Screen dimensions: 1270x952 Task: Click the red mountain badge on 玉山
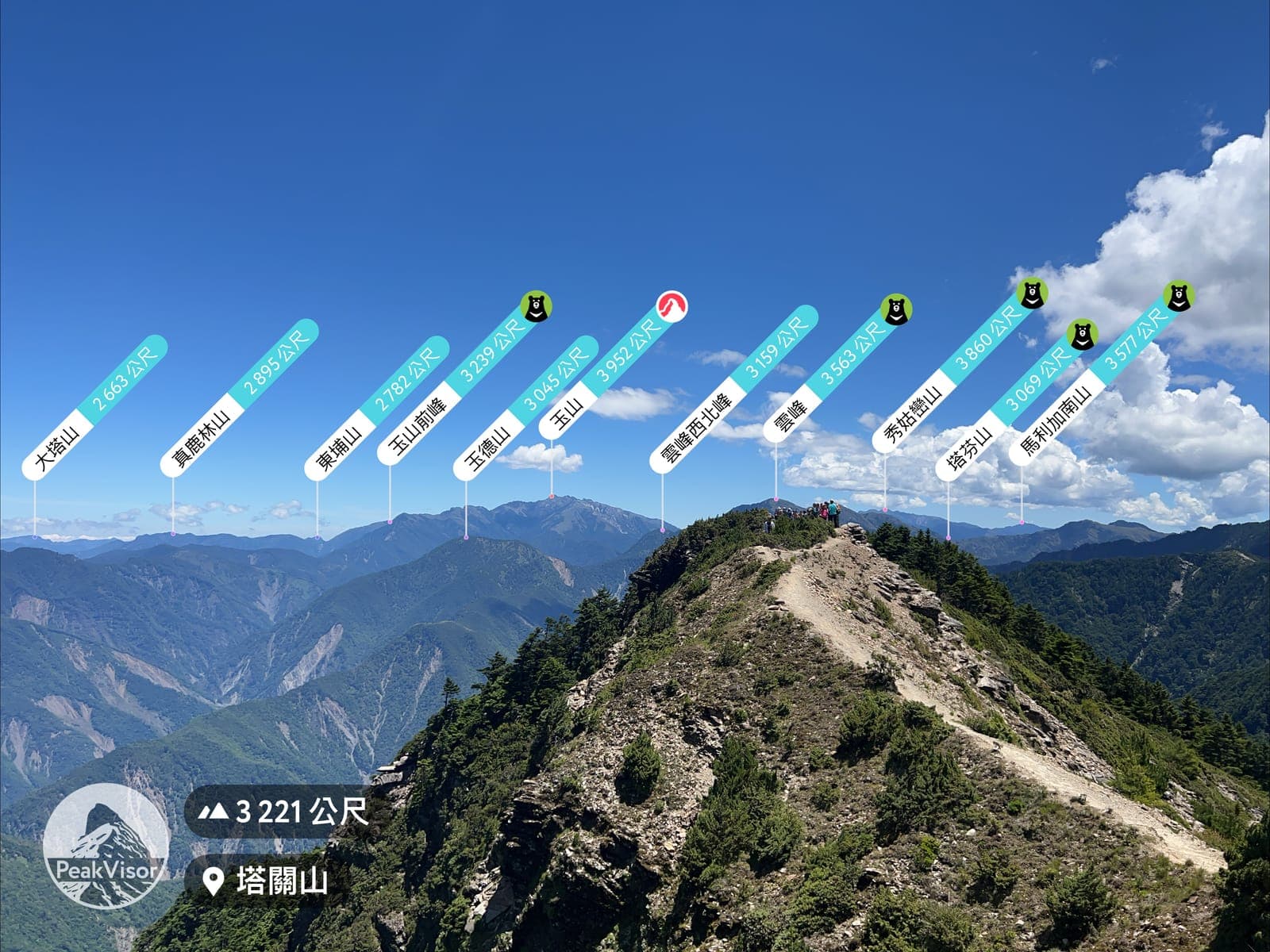pyautogui.click(x=672, y=305)
